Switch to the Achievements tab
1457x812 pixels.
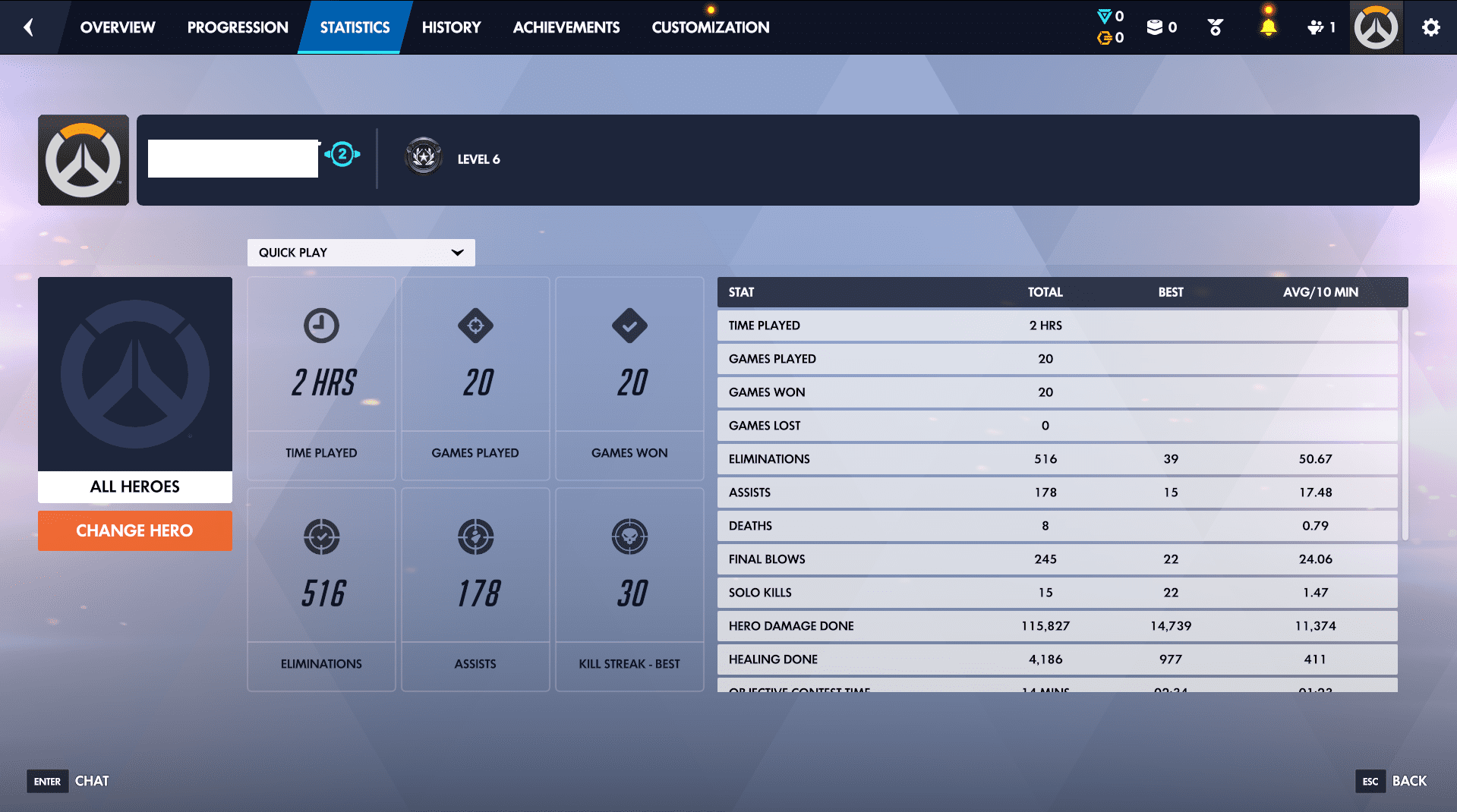[566, 27]
